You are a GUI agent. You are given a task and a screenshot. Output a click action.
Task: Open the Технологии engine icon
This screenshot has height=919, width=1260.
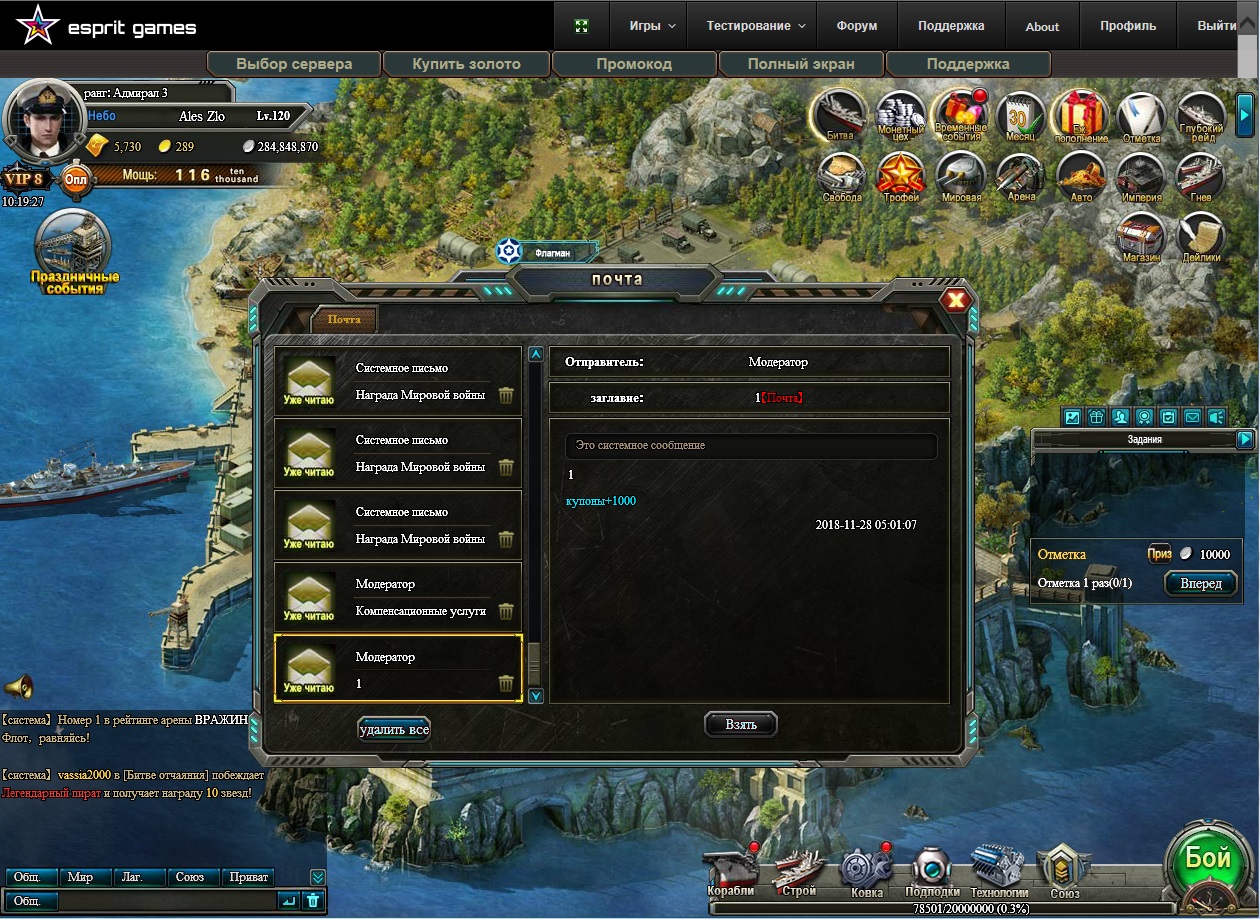pyautogui.click(x=998, y=869)
